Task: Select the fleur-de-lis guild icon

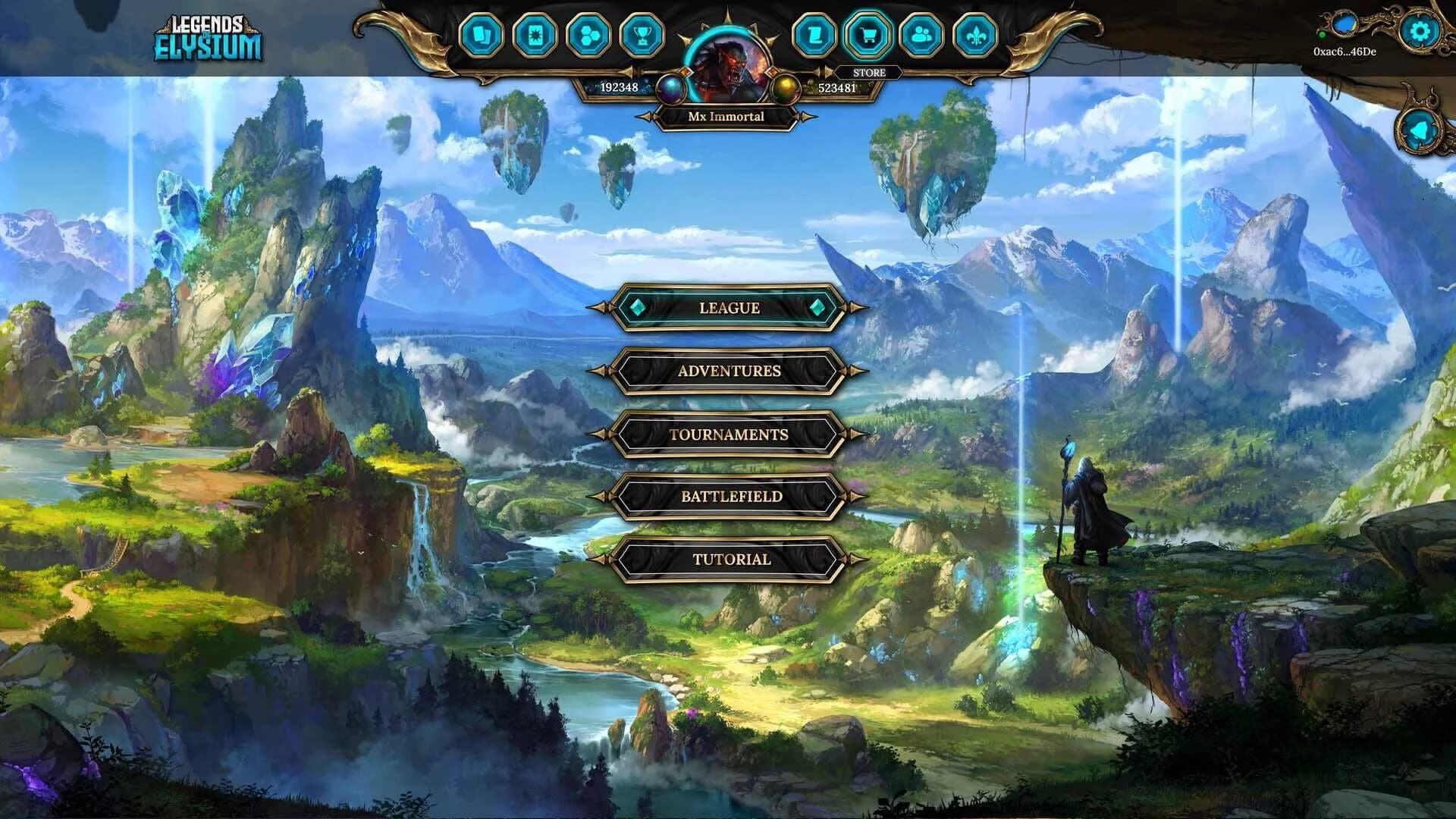Action: [x=976, y=33]
